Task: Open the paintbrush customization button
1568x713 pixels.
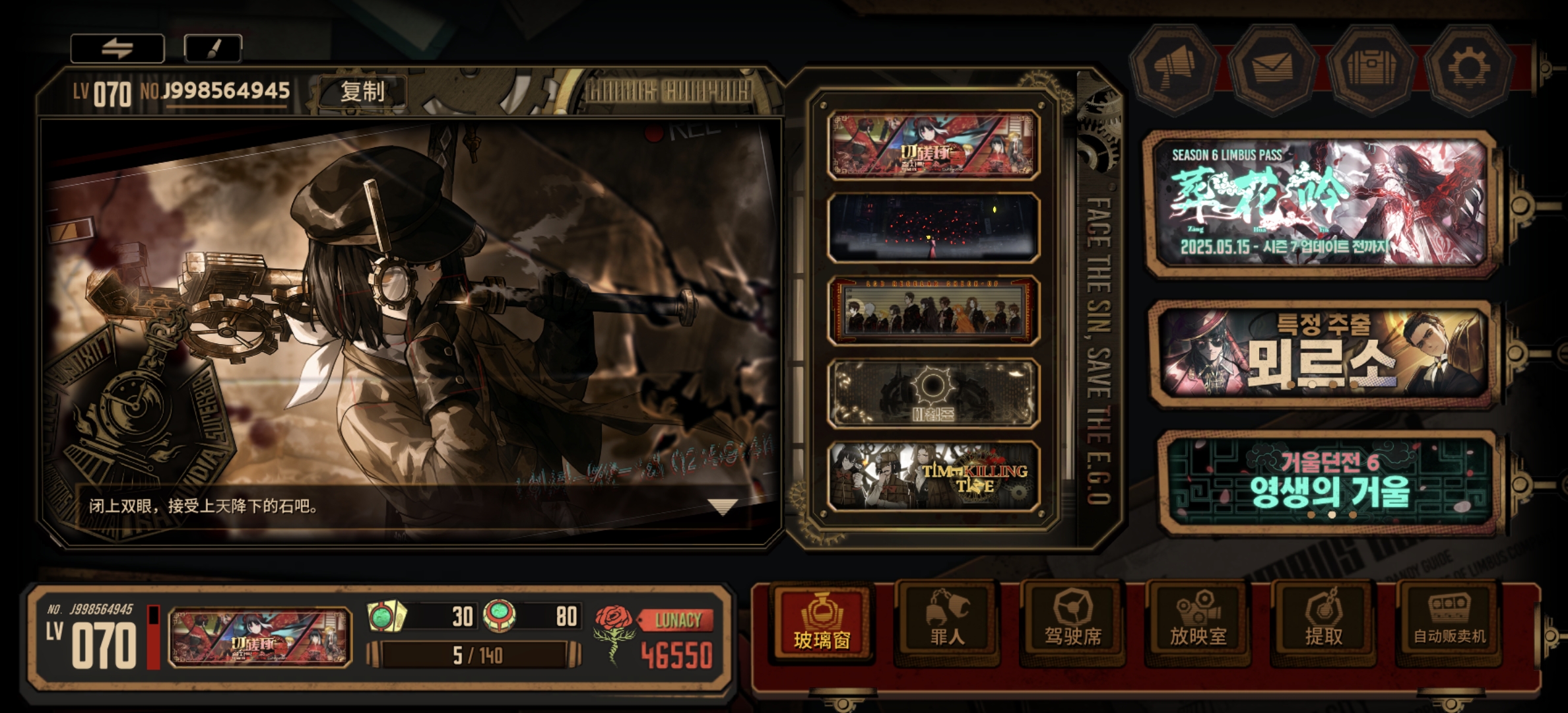Action: [212, 48]
